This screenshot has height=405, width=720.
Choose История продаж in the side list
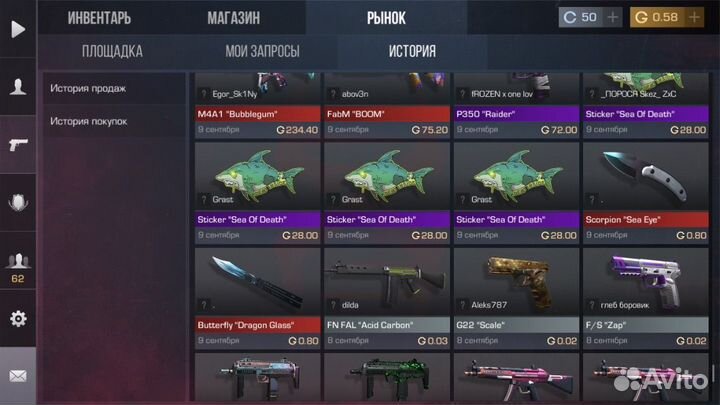coord(89,88)
